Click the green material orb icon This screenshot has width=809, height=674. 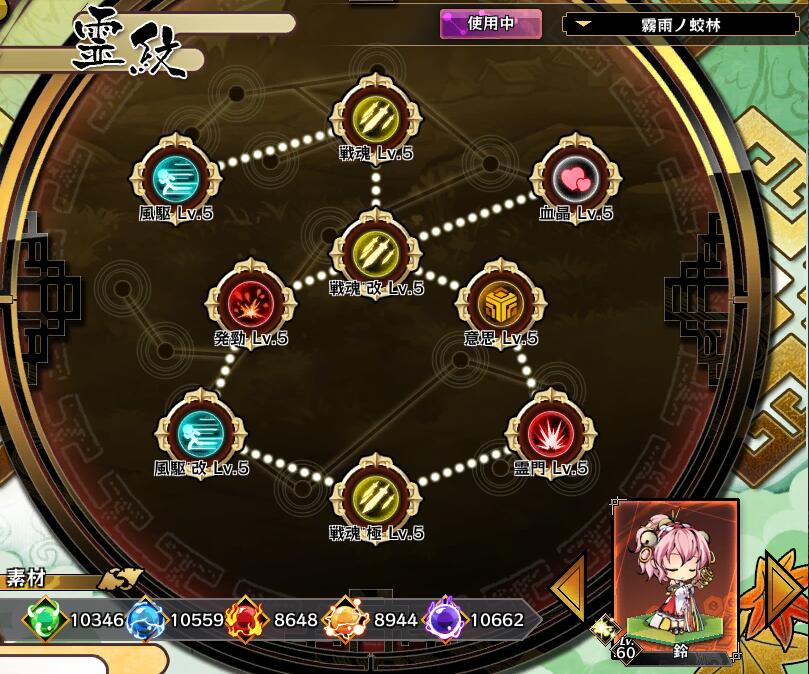tap(44, 620)
